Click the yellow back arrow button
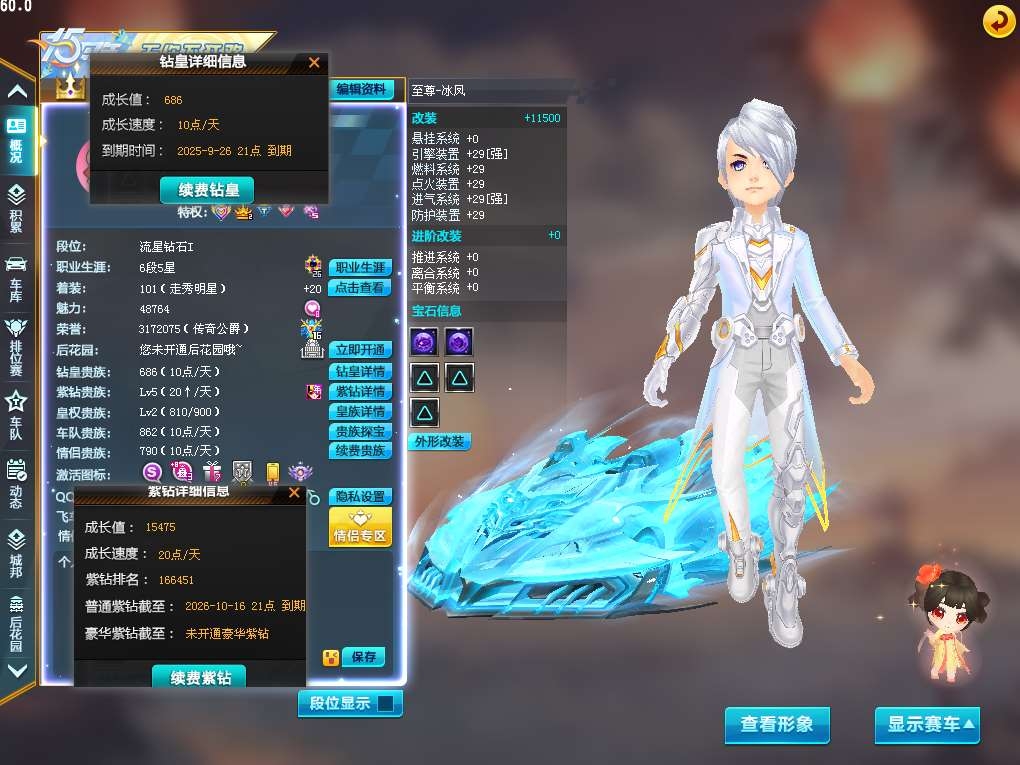 998,21
